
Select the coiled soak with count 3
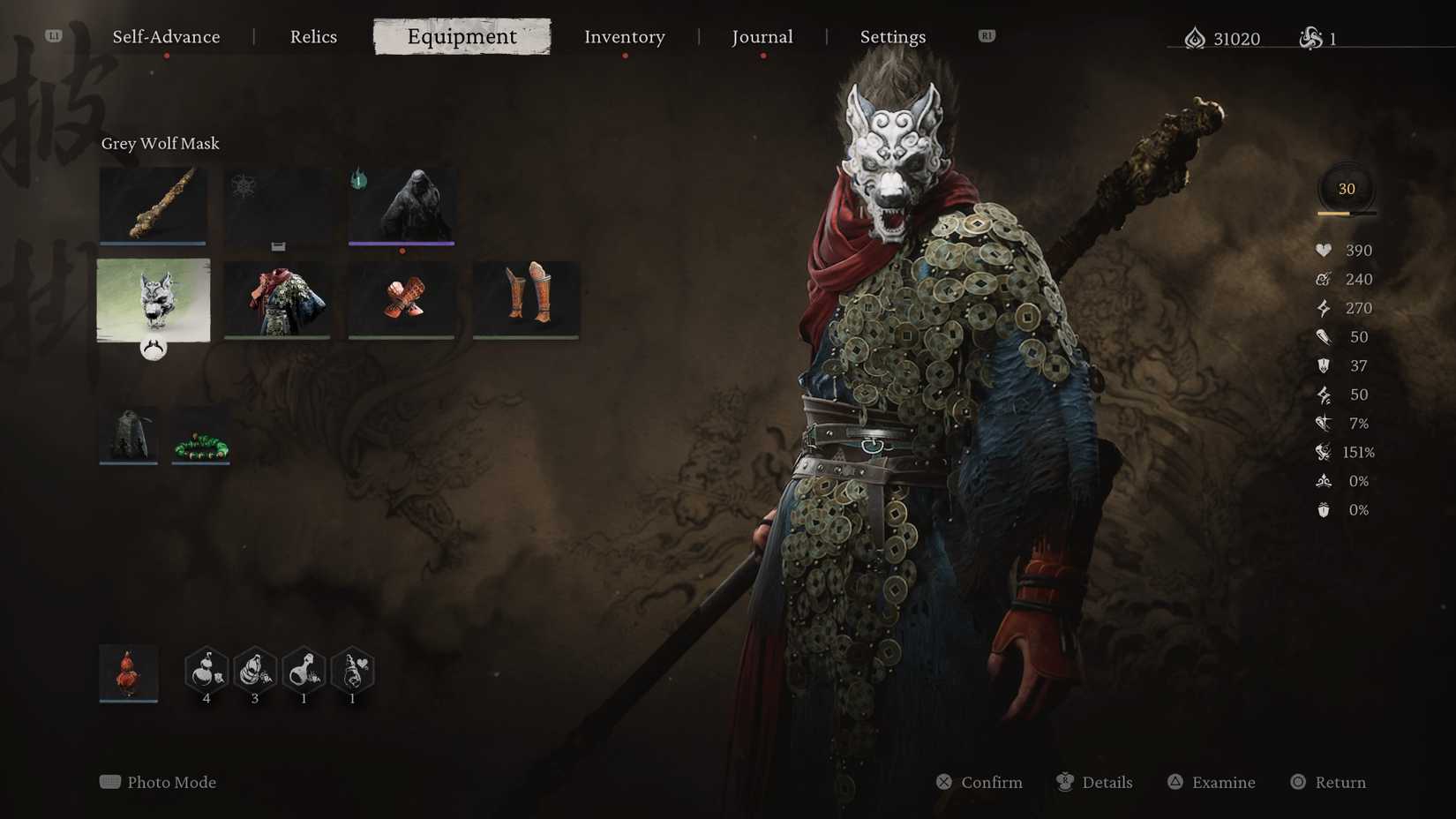click(254, 672)
